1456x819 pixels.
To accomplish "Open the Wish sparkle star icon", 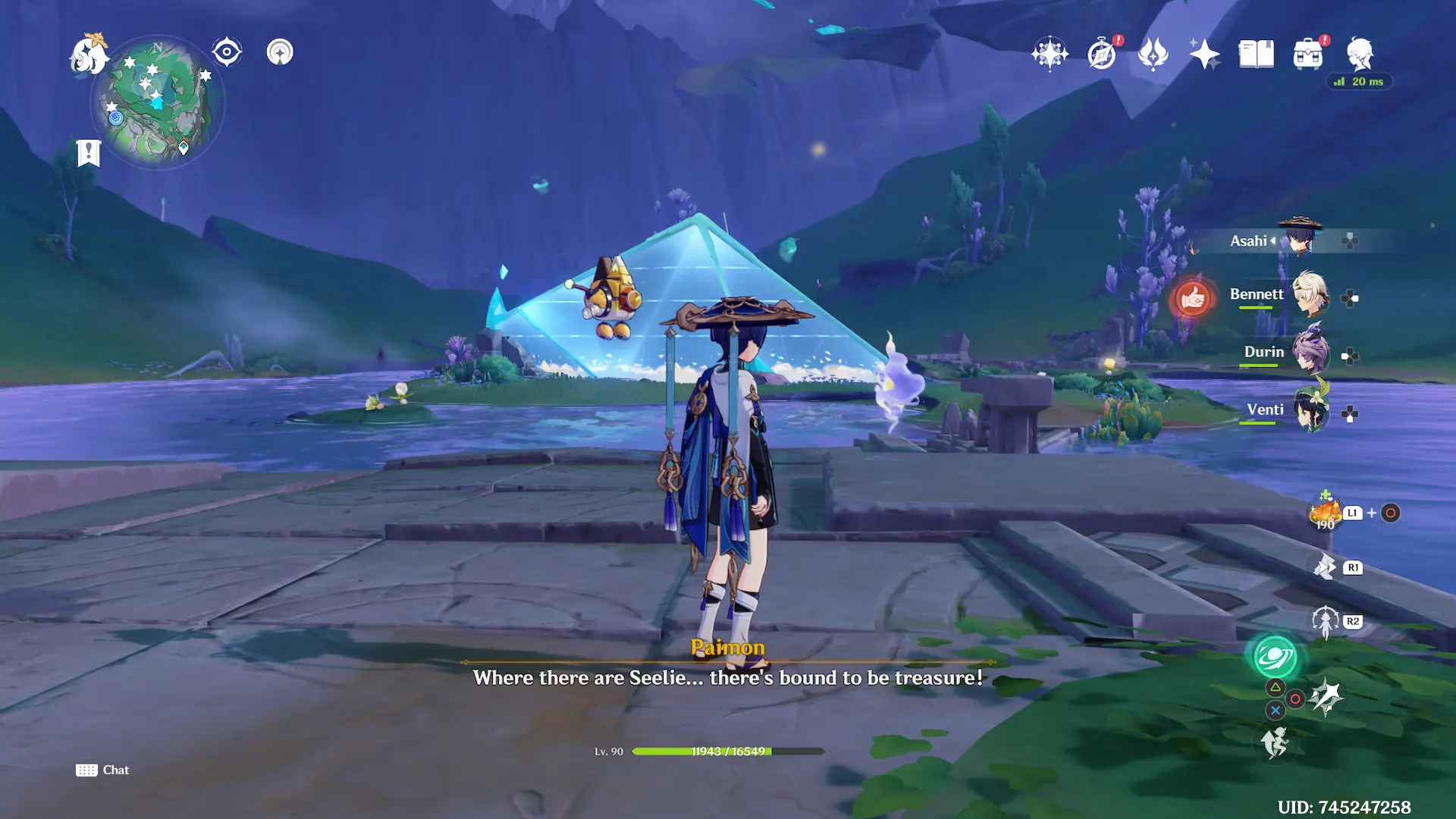I will tap(1204, 54).
